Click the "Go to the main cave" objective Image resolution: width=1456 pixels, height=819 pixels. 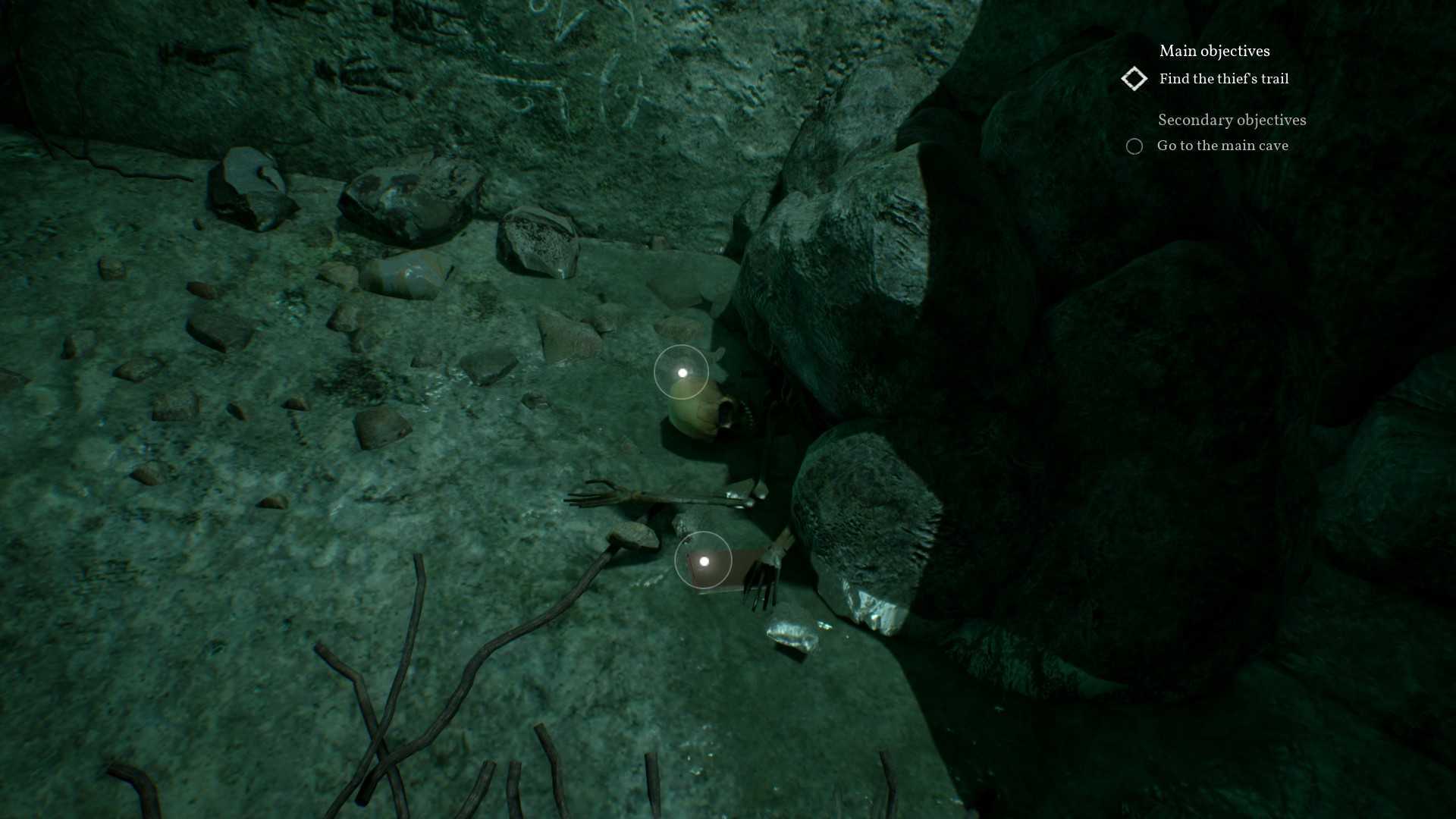[x=1222, y=146]
